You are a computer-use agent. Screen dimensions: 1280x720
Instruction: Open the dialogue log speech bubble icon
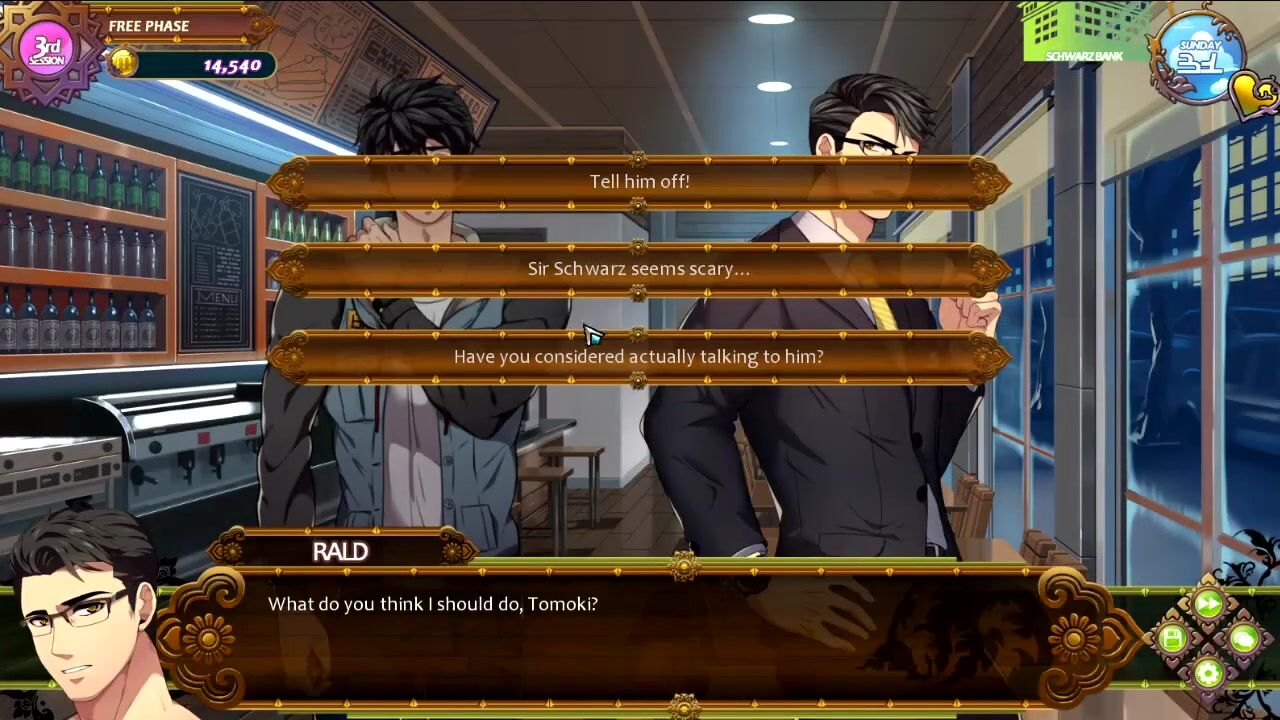click(x=1244, y=638)
